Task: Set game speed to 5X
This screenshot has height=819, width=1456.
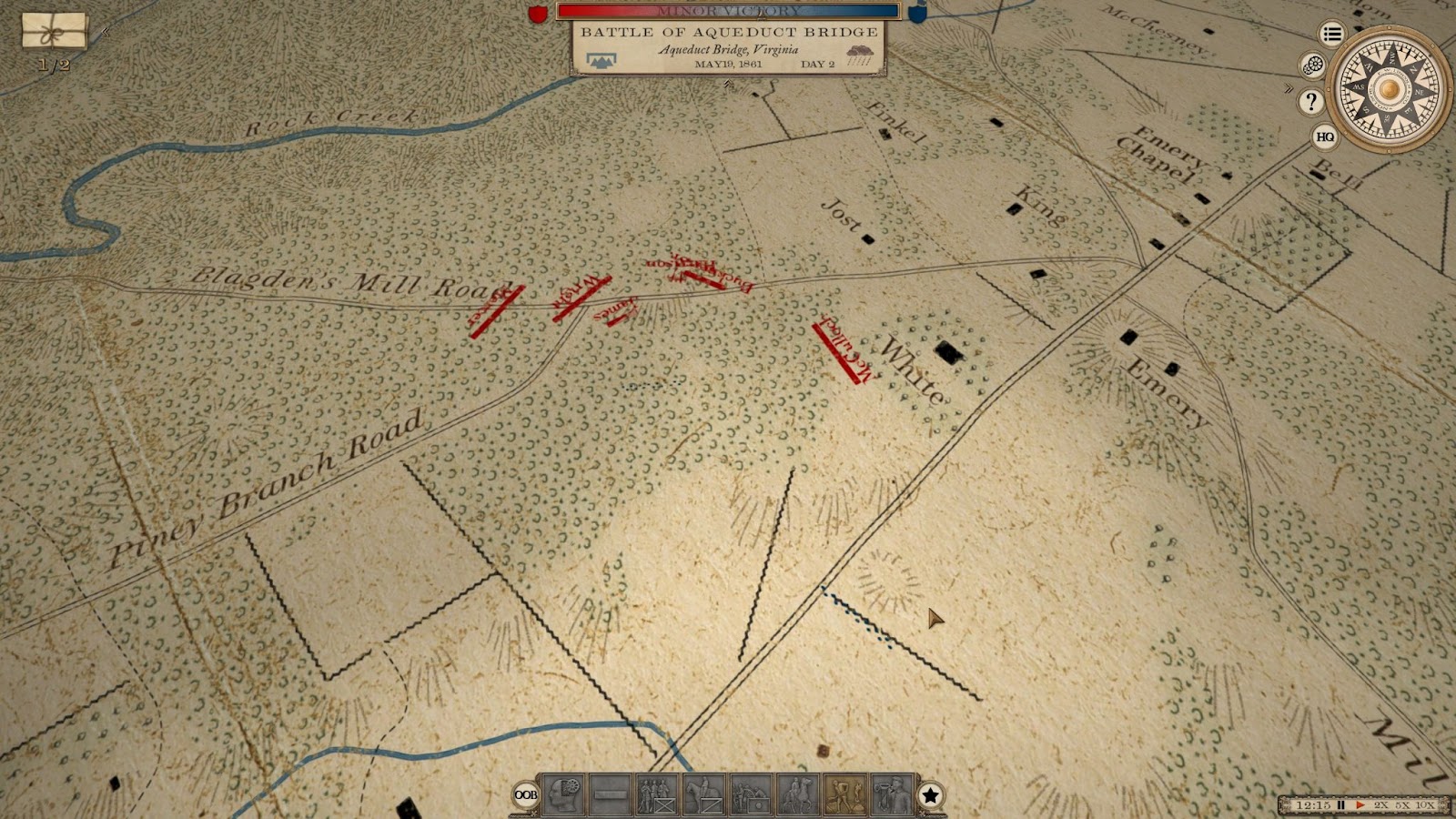Action: (1403, 805)
